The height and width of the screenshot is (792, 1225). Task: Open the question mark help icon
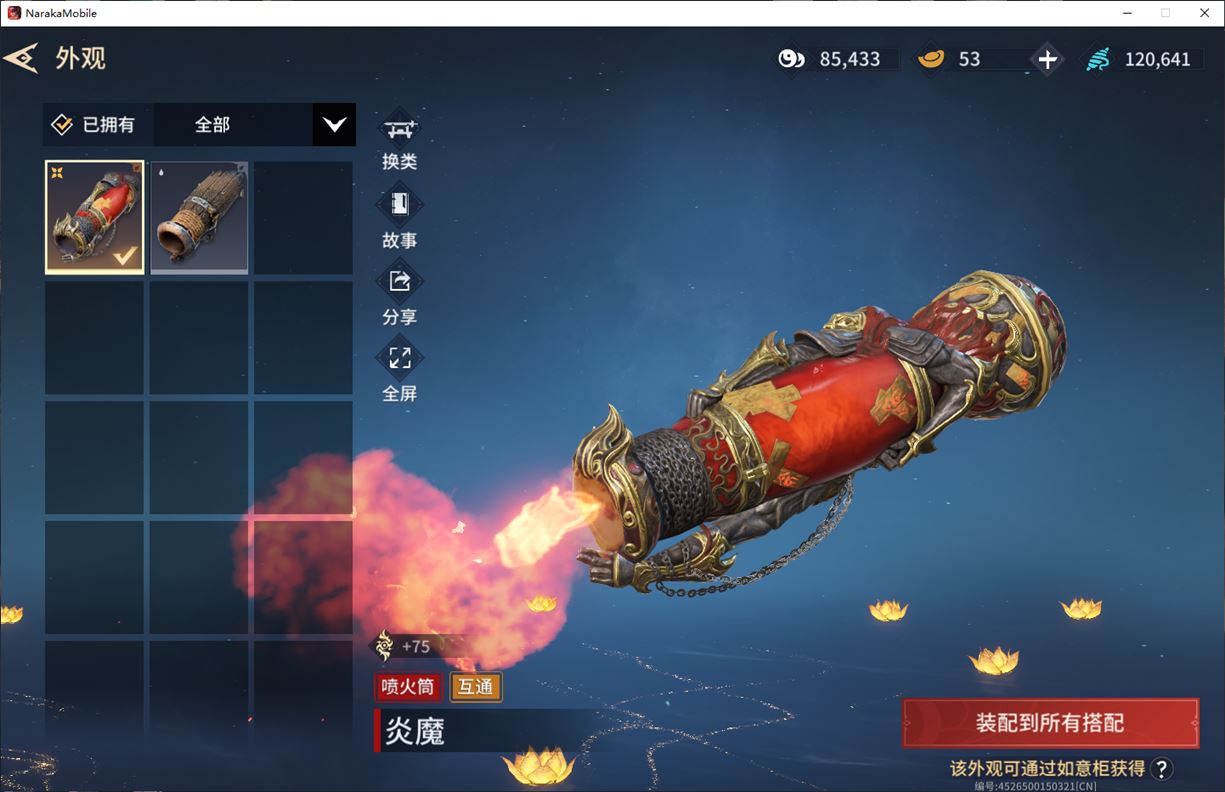click(x=1161, y=768)
